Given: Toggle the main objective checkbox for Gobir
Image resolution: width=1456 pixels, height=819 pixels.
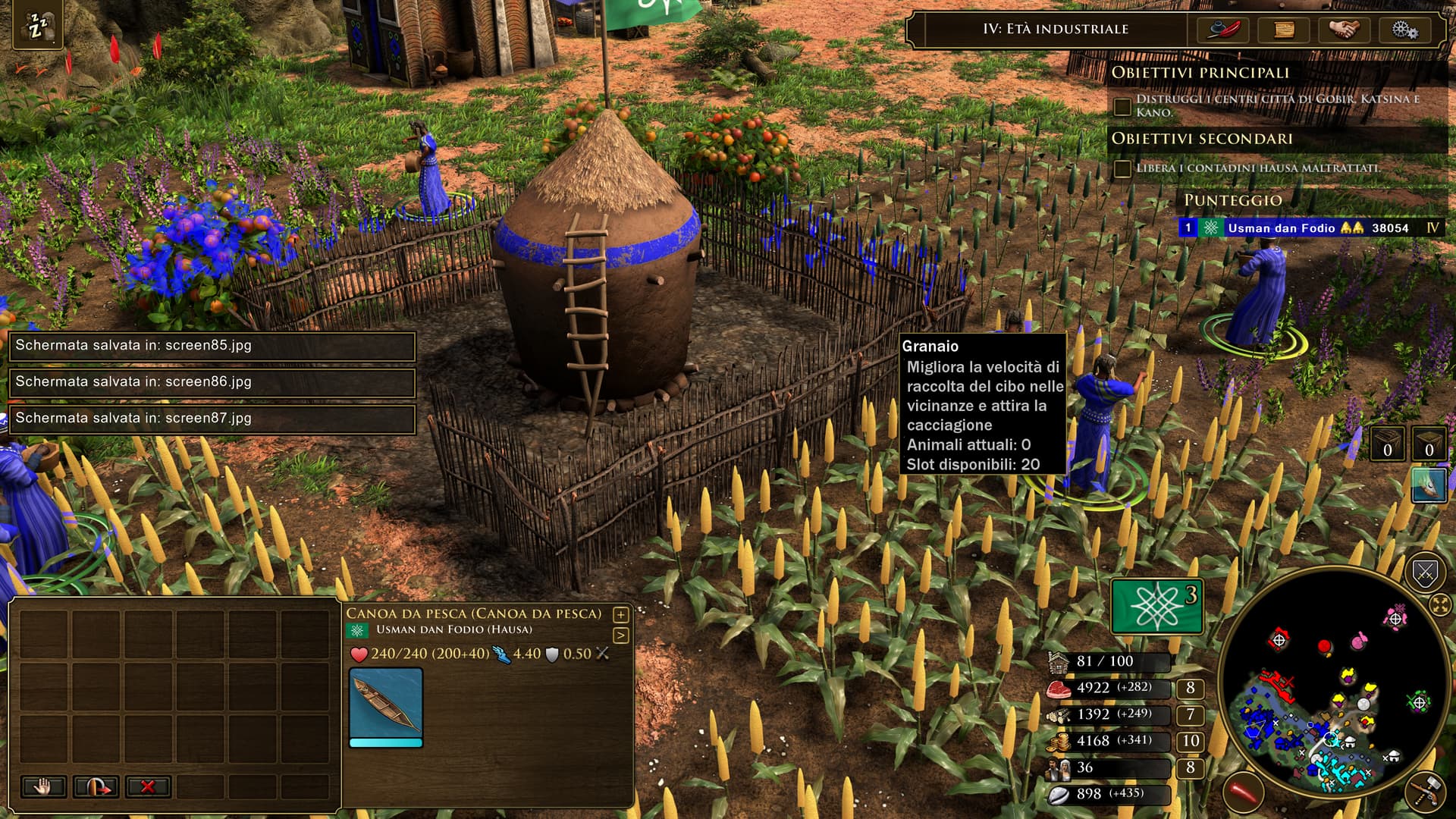Looking at the screenshot, I should click(1122, 106).
